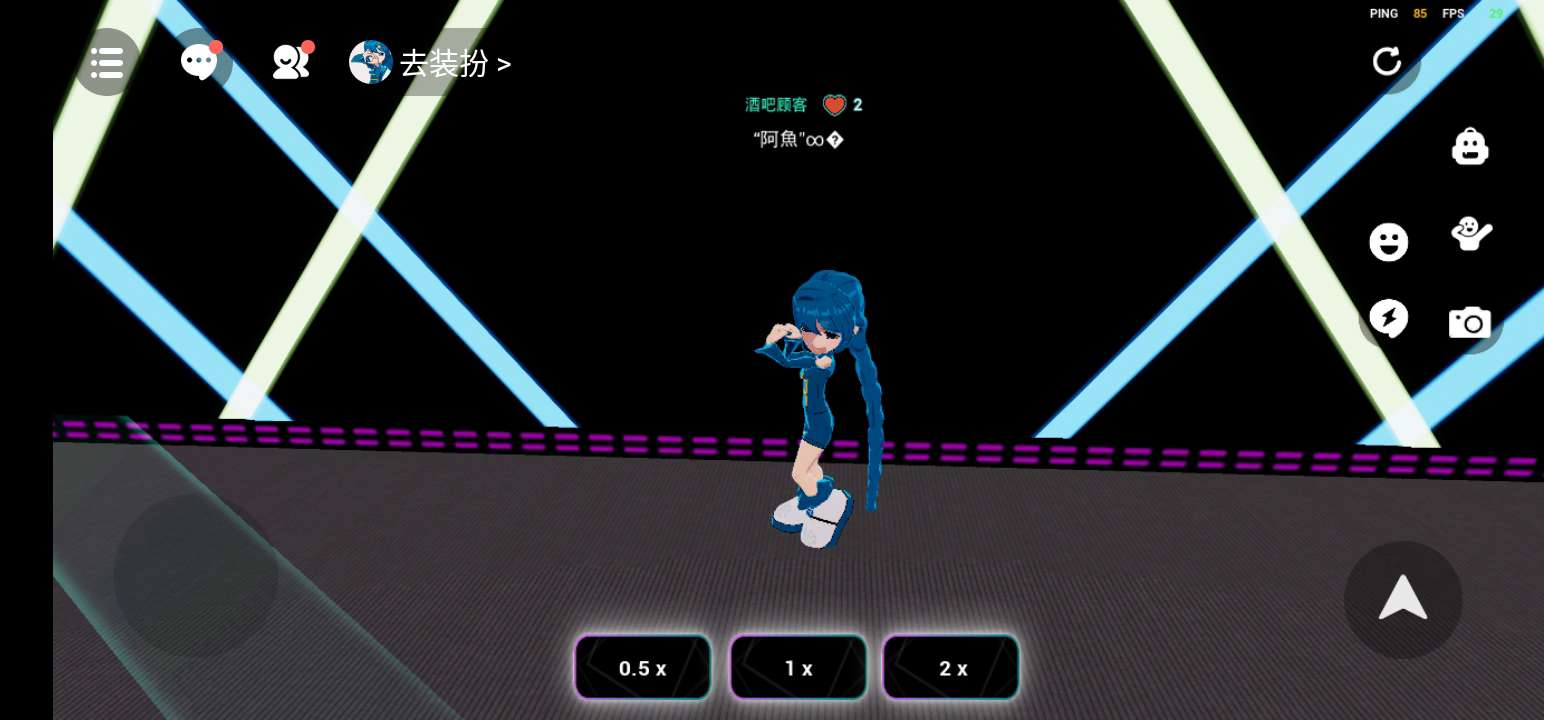Image resolution: width=1544 pixels, height=720 pixels.
Task: Click the circular refresh arrow icon
Action: pos(1387,61)
